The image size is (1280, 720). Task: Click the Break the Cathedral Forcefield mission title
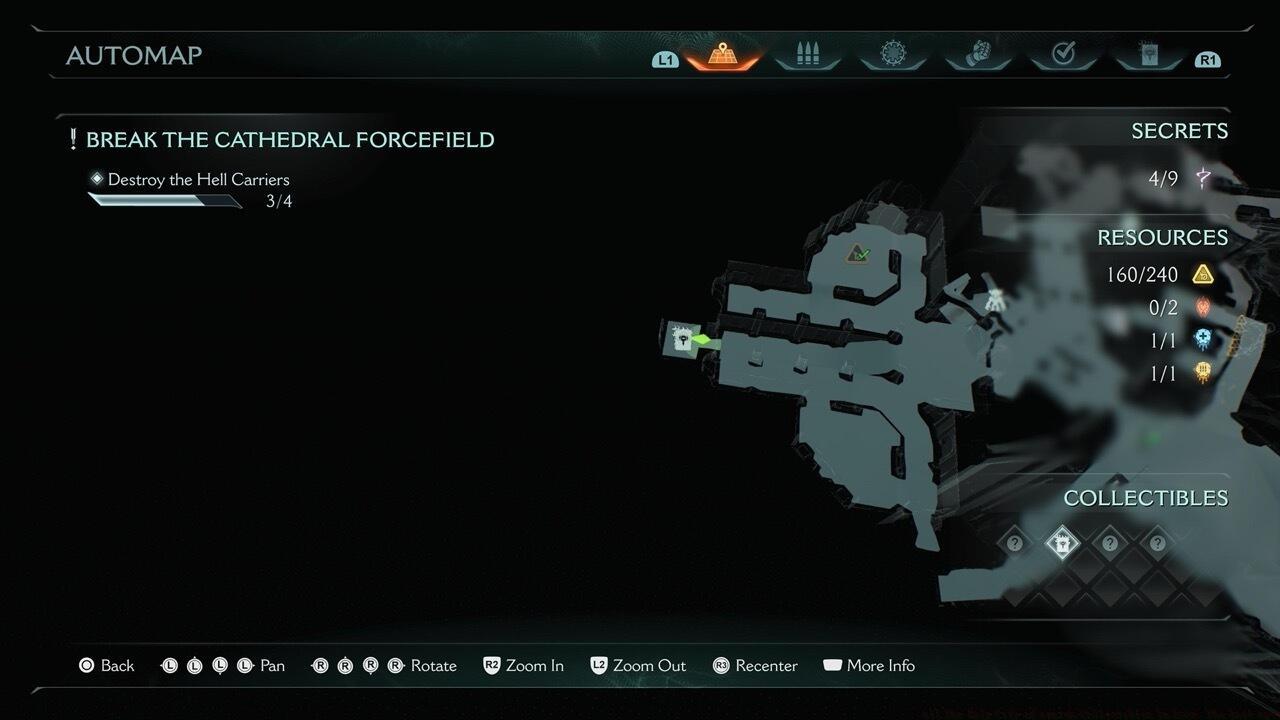(290, 140)
